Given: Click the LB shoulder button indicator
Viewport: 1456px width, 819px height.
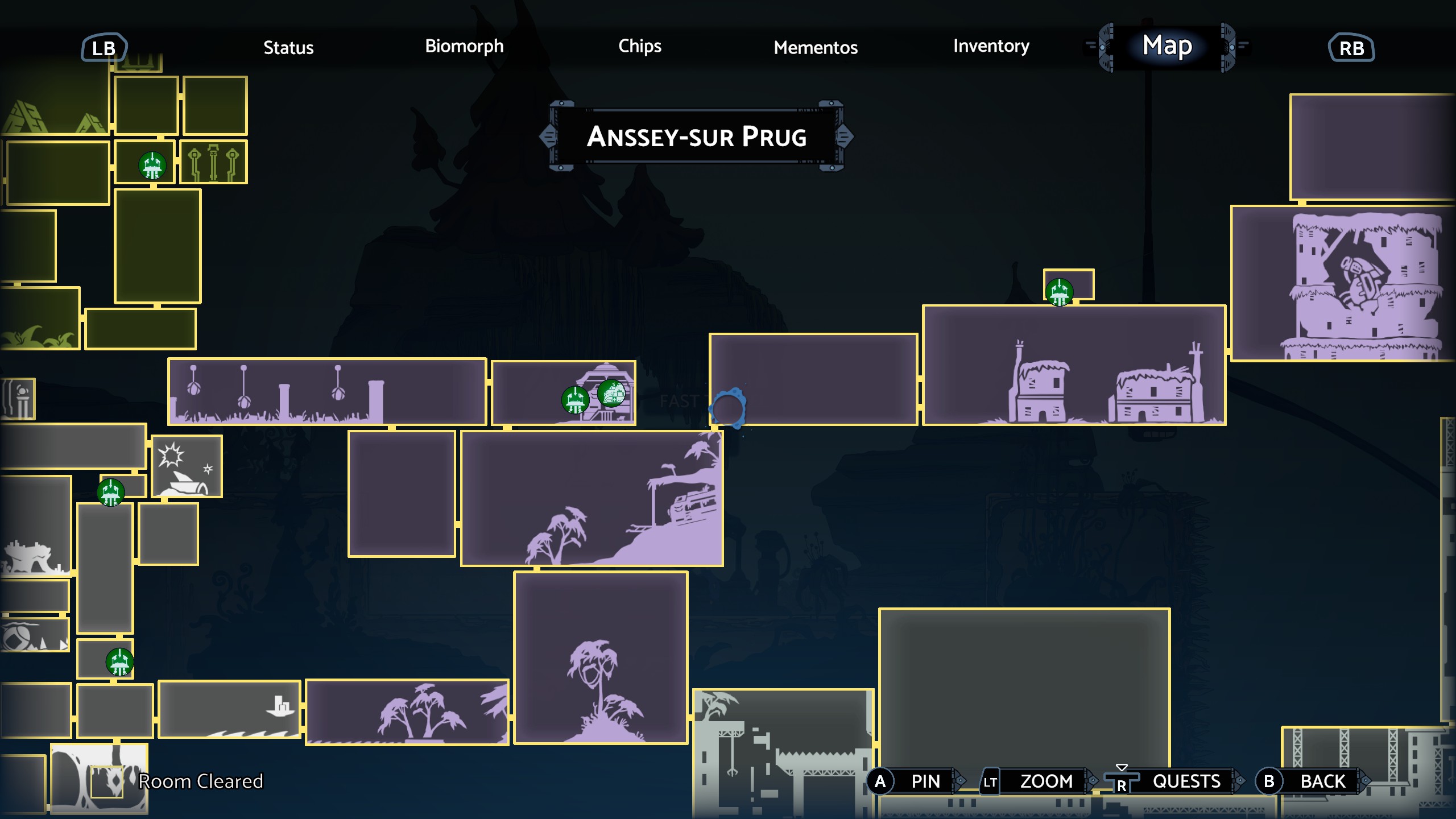Looking at the screenshot, I should point(104,48).
